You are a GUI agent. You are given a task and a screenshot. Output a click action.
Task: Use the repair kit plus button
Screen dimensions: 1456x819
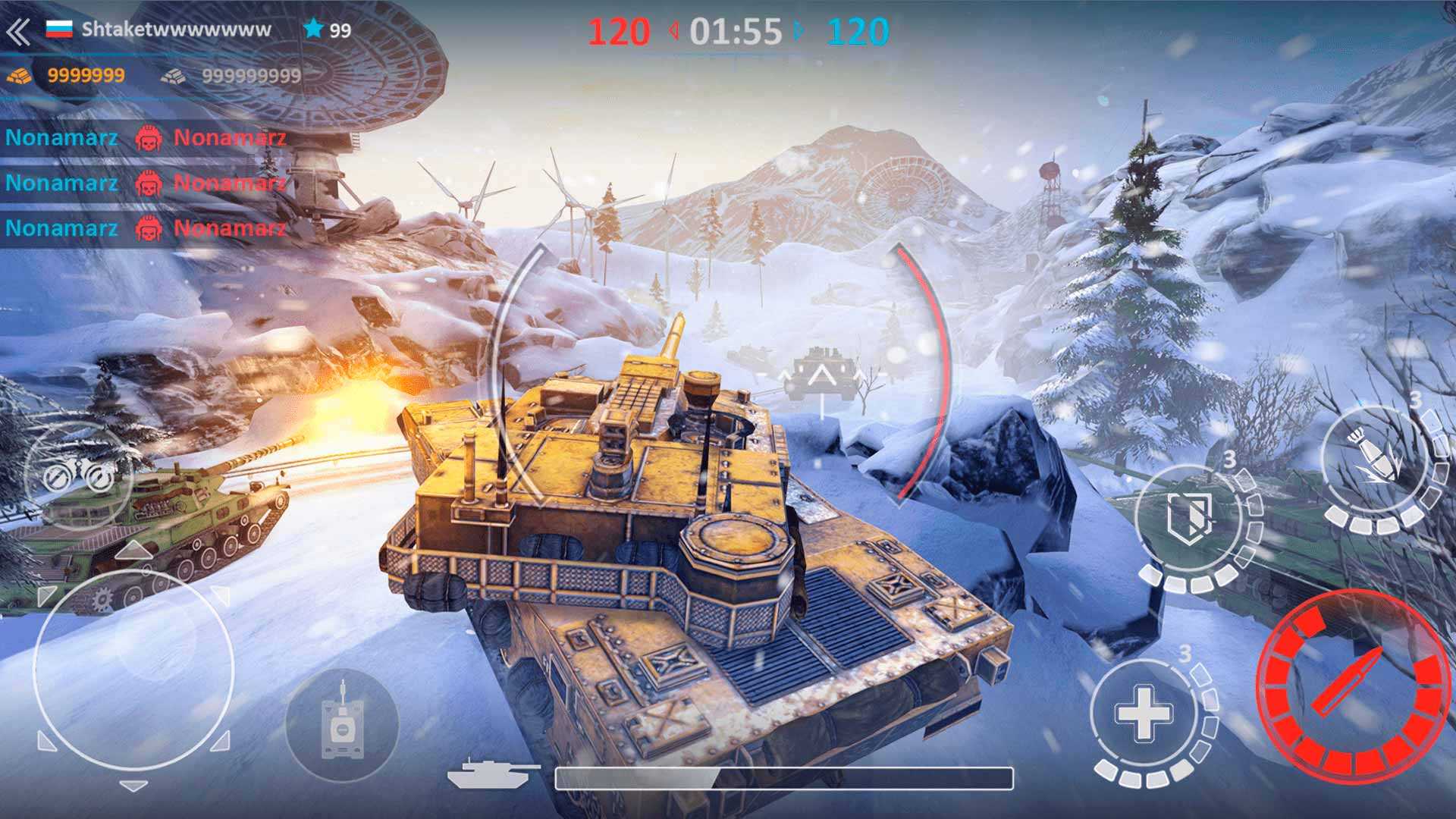pos(1143,713)
